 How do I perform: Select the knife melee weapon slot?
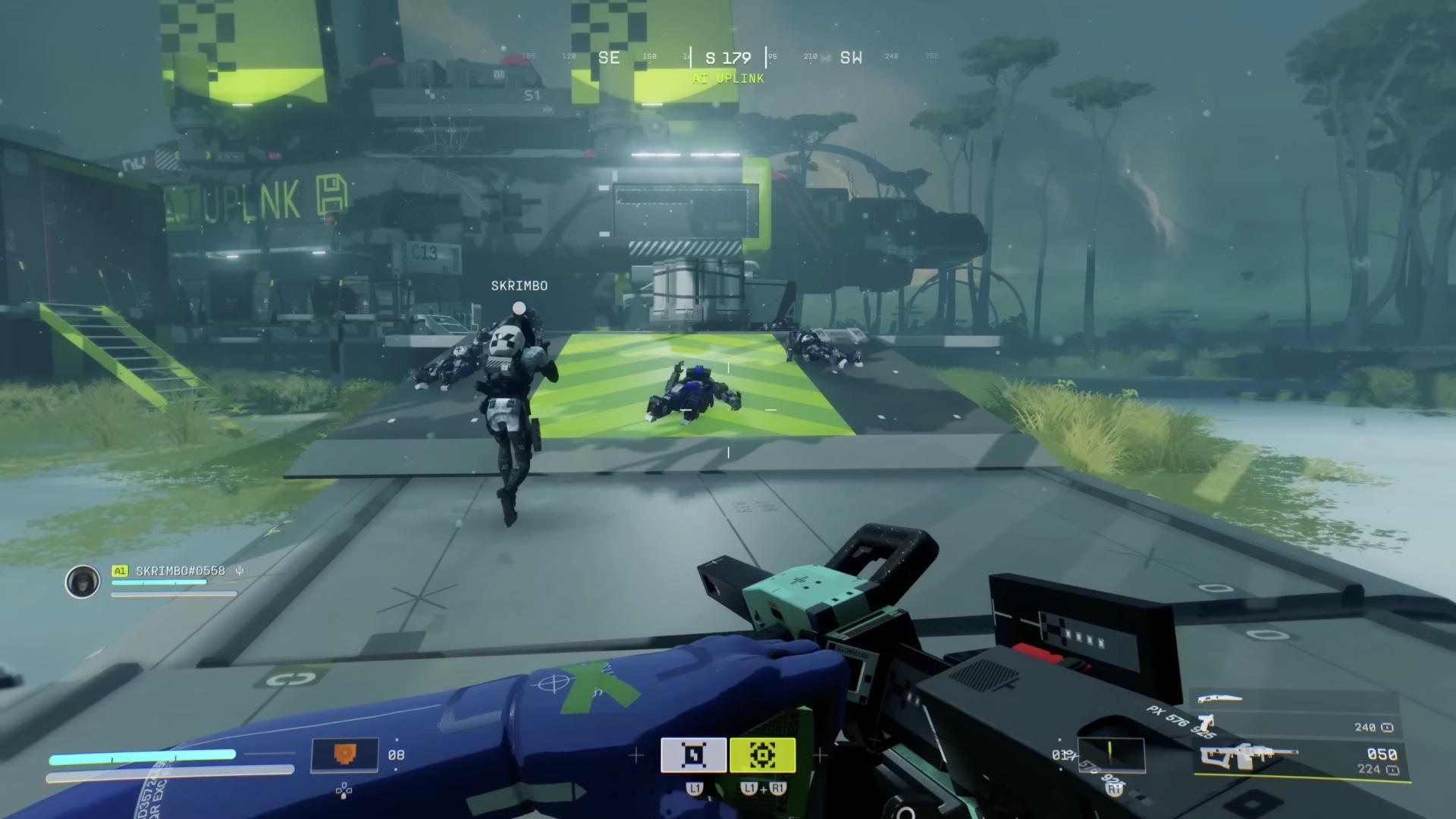pos(1220,698)
